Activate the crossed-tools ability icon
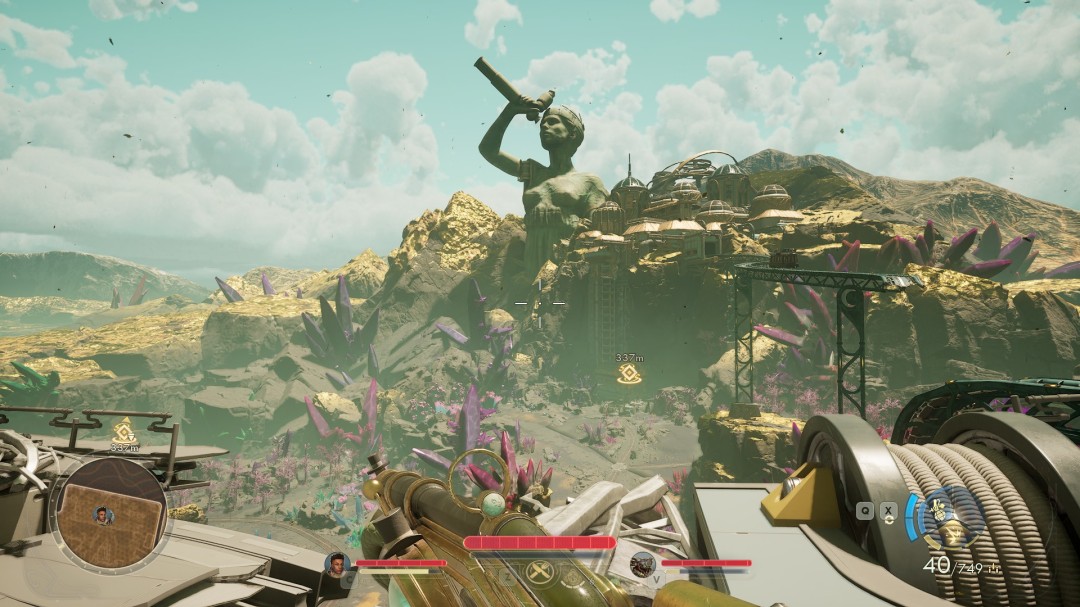Screen dimensions: 1080x607 (x=538, y=577)
